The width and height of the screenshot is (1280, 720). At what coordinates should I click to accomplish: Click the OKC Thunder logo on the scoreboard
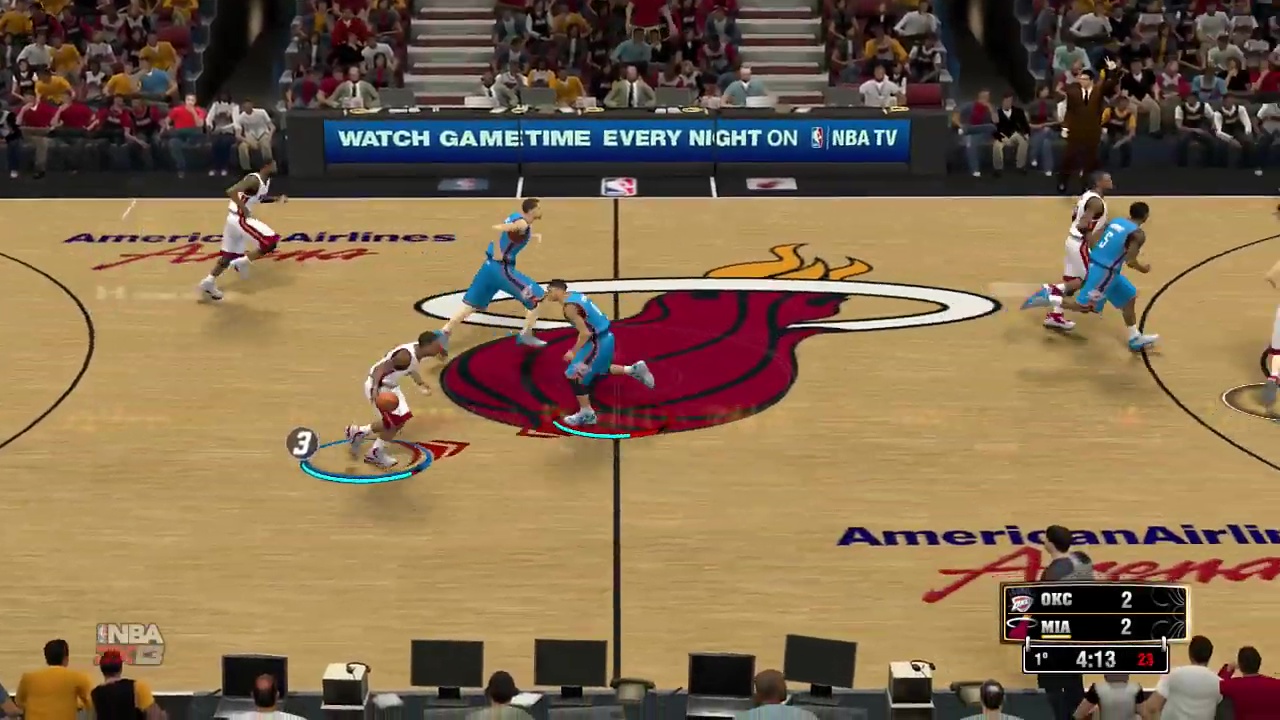click(x=1019, y=599)
